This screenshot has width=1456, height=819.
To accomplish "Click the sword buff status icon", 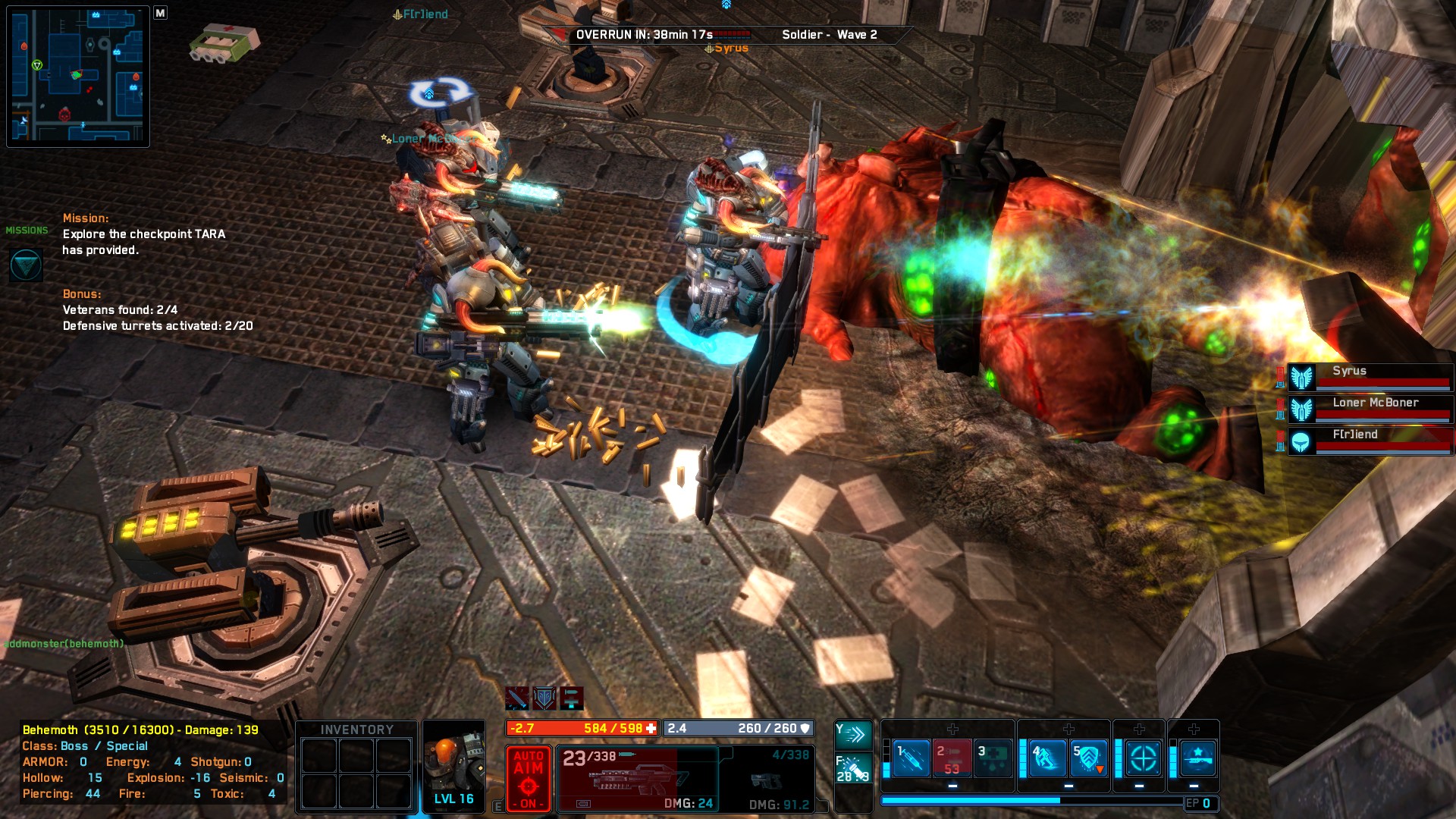I will (517, 698).
